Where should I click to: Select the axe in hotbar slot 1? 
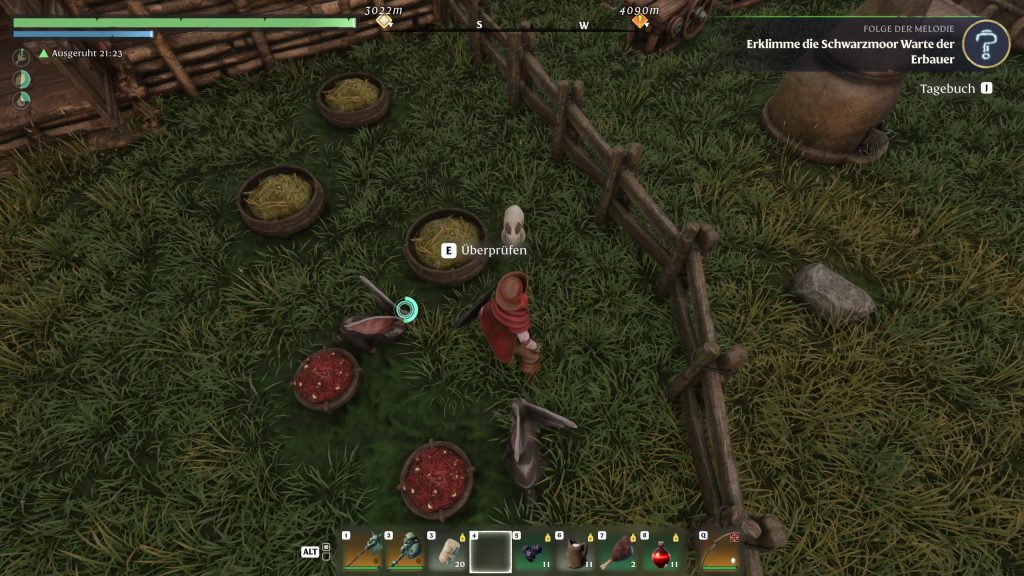[362, 551]
